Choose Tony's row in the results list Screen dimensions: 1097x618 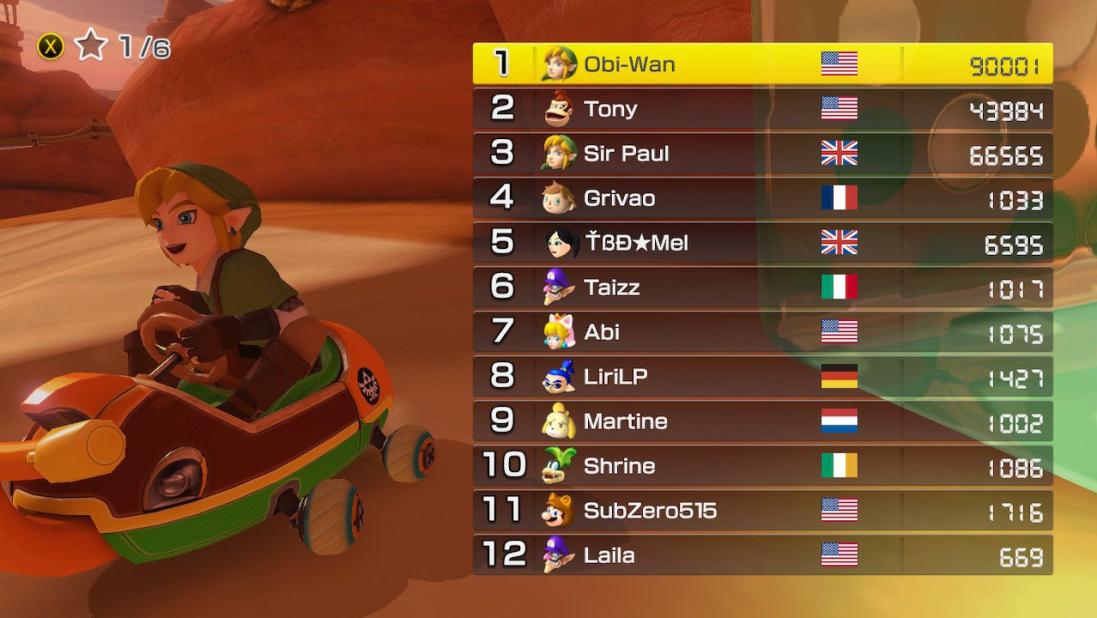pos(762,109)
